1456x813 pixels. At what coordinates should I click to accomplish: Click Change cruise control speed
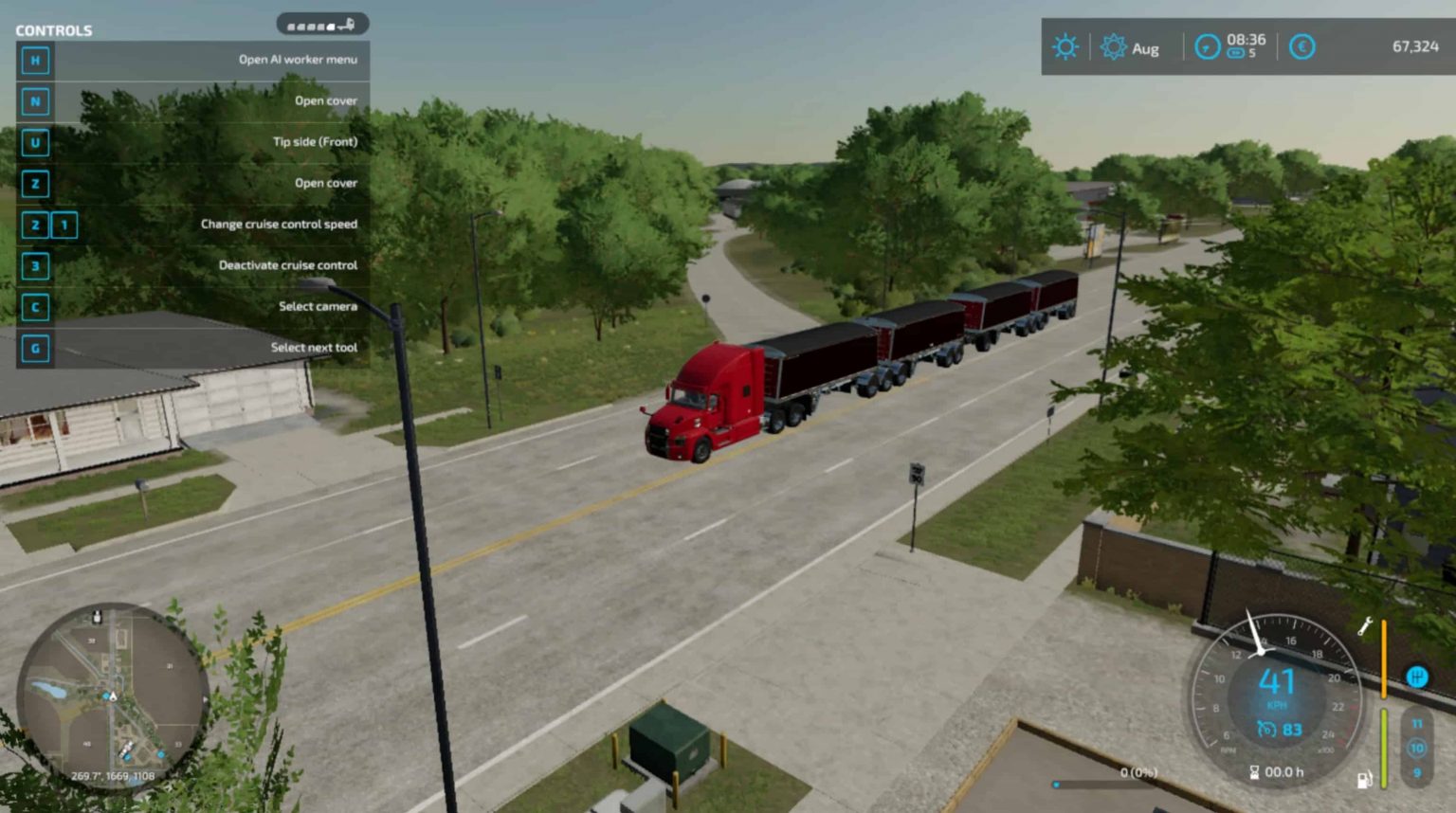point(279,224)
